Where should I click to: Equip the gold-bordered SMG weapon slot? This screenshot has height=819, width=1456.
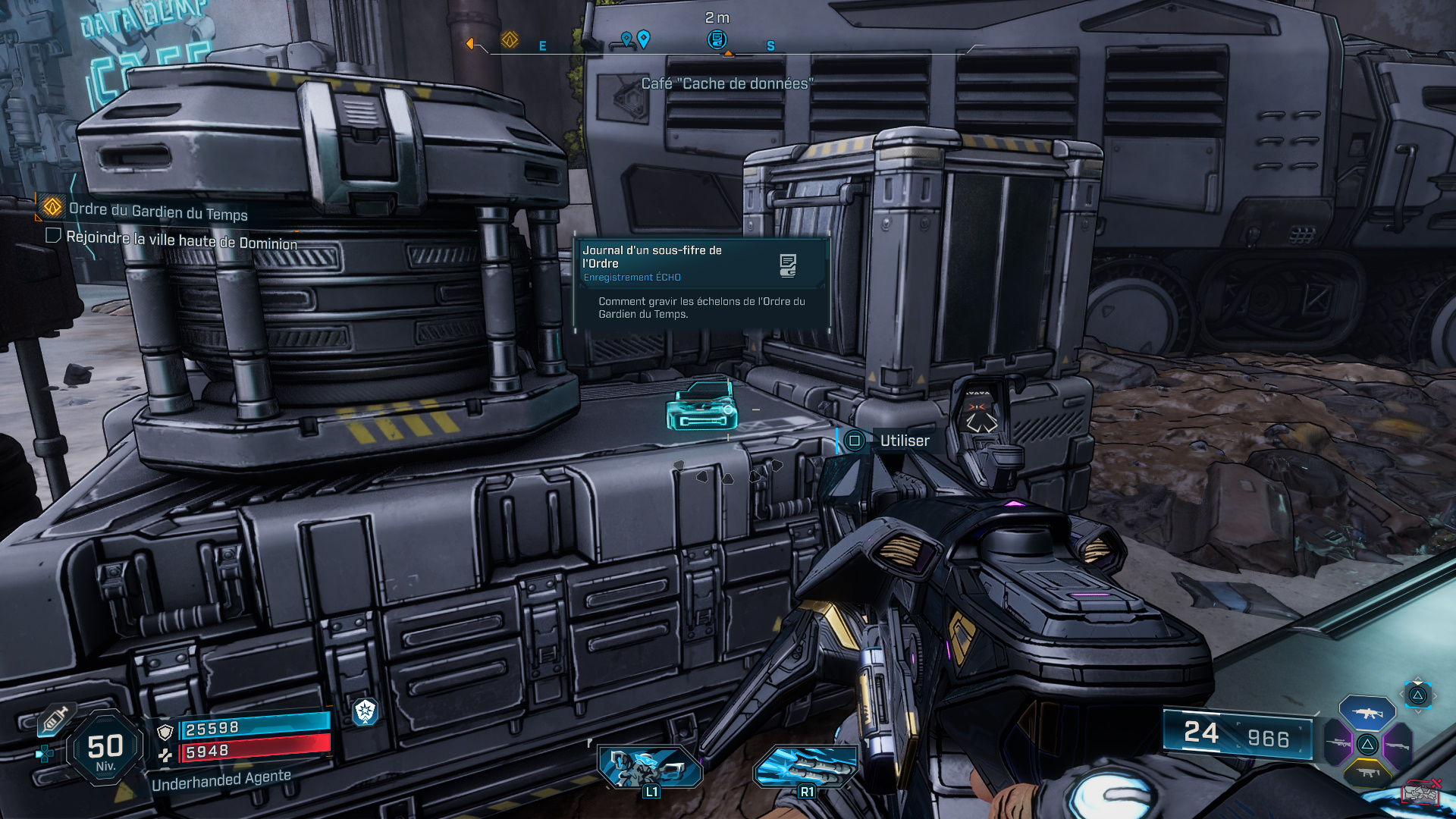click(x=1367, y=773)
